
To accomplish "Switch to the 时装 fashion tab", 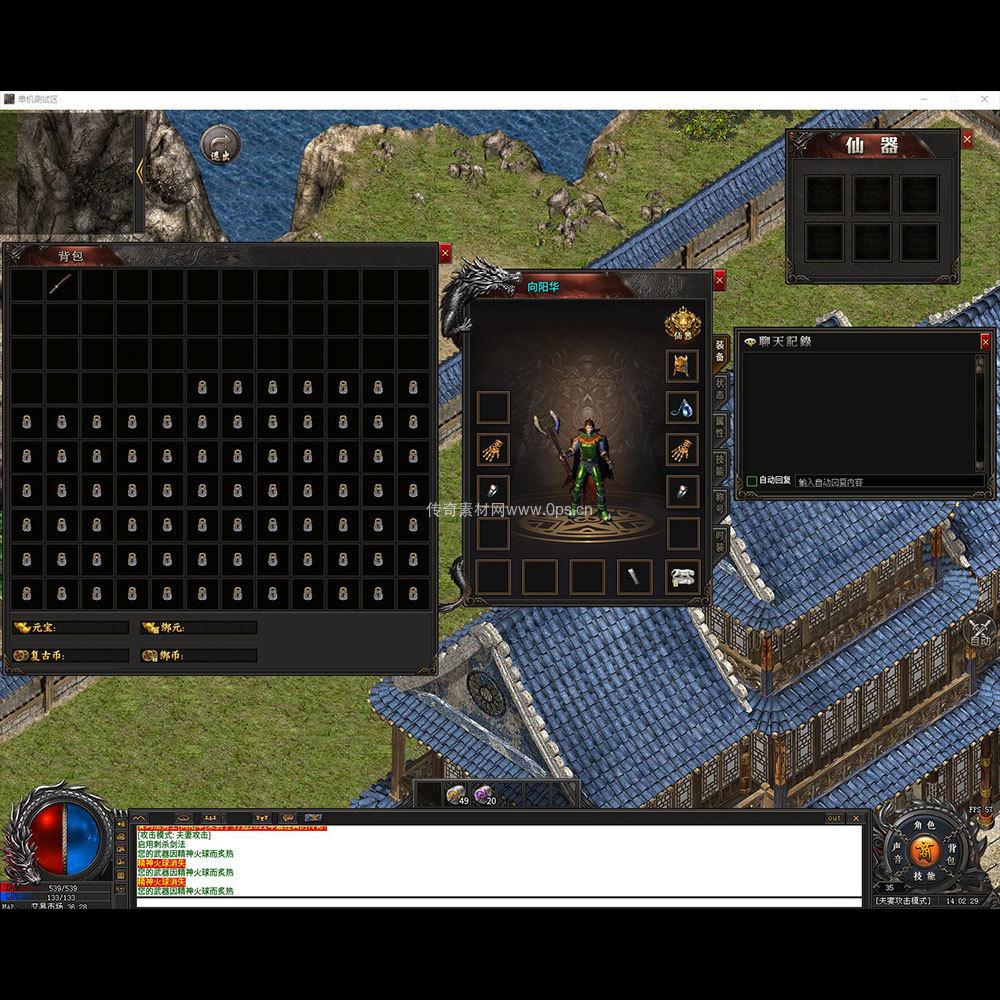I will (720, 541).
